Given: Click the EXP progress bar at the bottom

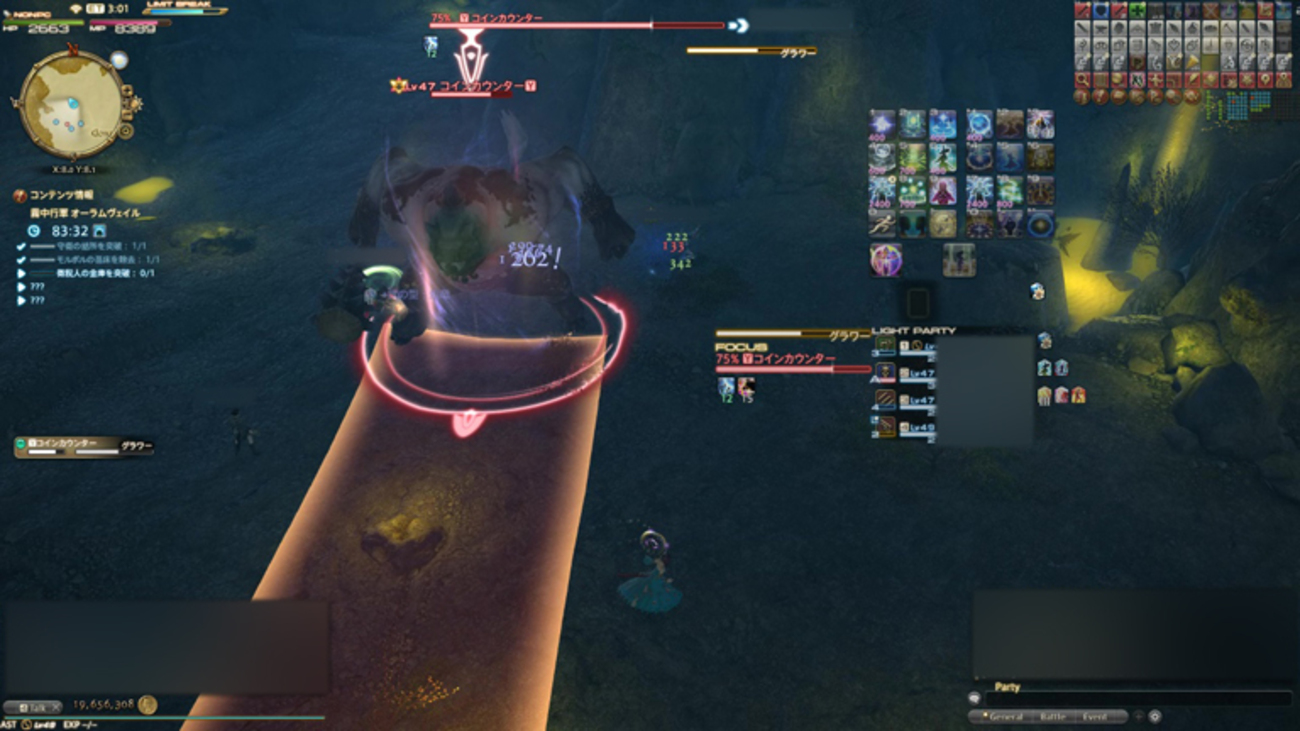Looking at the screenshot, I should coord(163,715).
